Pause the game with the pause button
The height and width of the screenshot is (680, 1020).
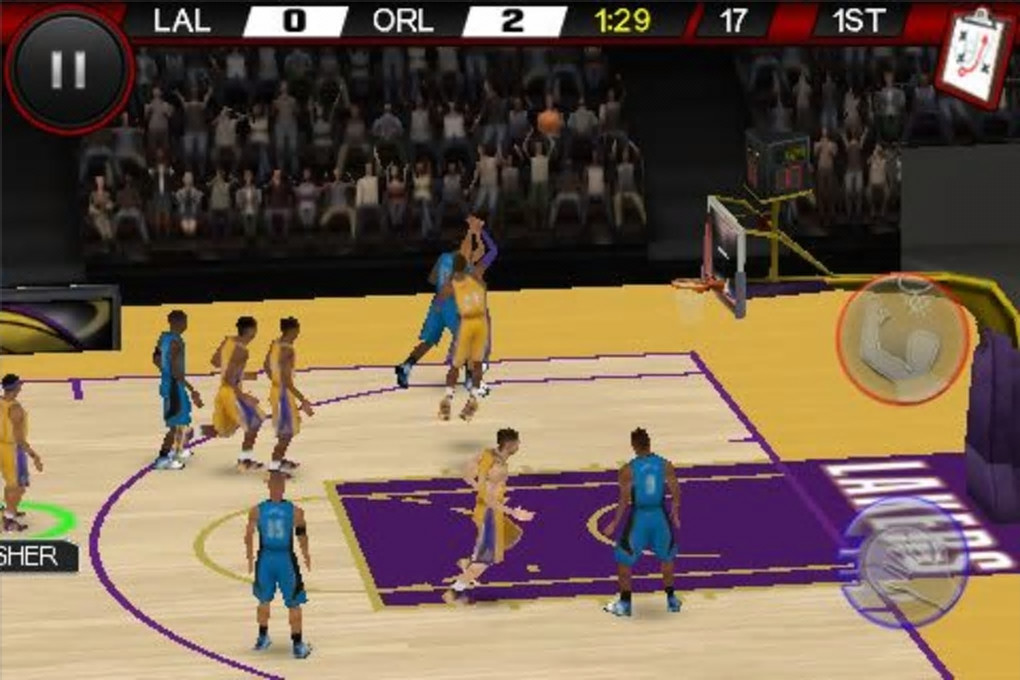pyautogui.click(x=68, y=70)
